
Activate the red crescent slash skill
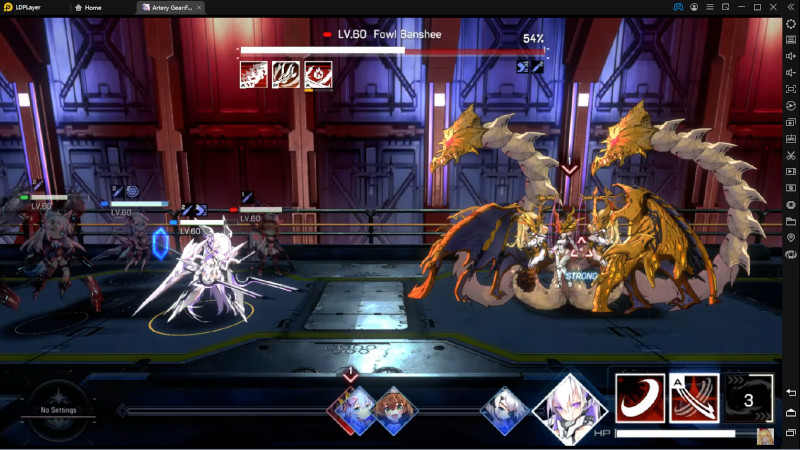[x=640, y=399]
